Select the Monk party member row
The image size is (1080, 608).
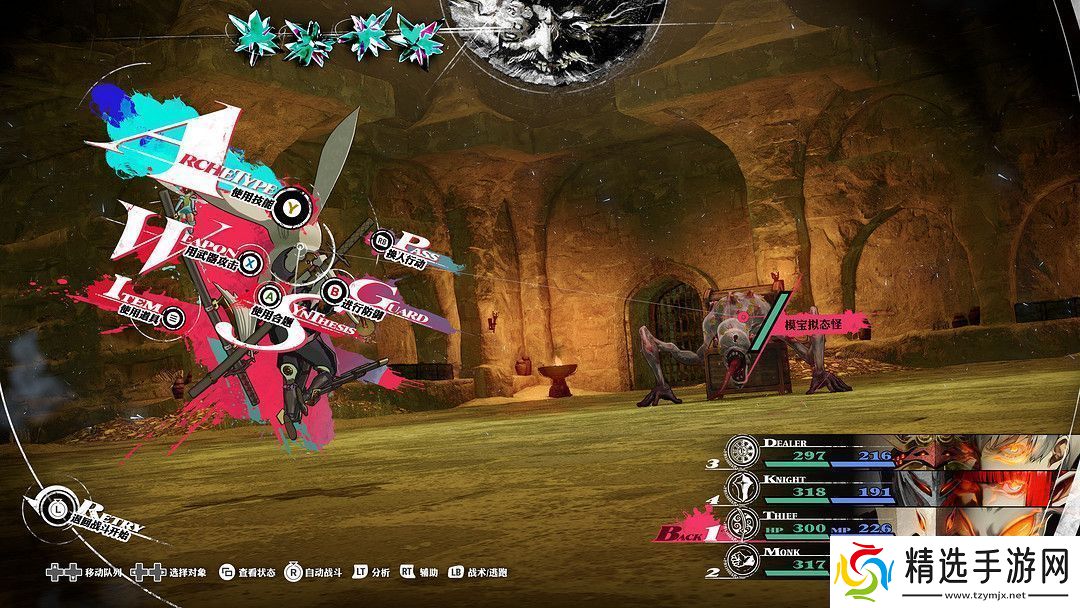tap(780, 558)
